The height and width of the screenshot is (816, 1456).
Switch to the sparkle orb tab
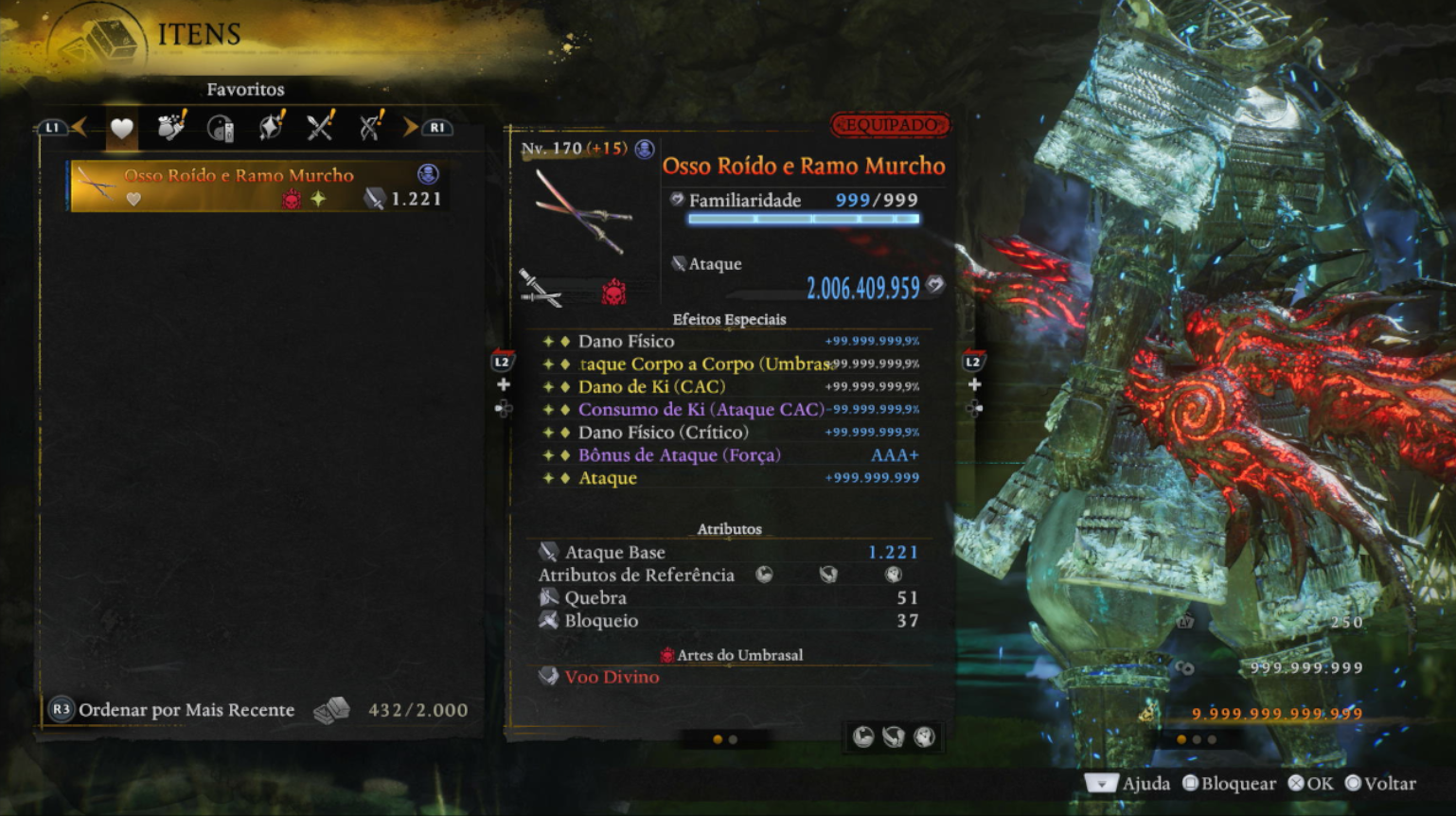271,127
